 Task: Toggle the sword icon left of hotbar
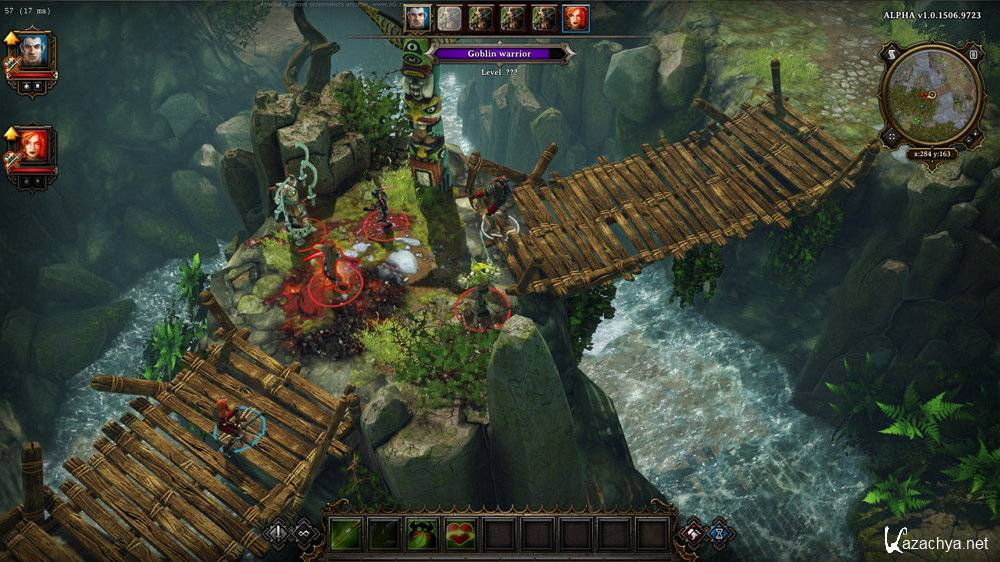pyautogui.click(x=278, y=533)
